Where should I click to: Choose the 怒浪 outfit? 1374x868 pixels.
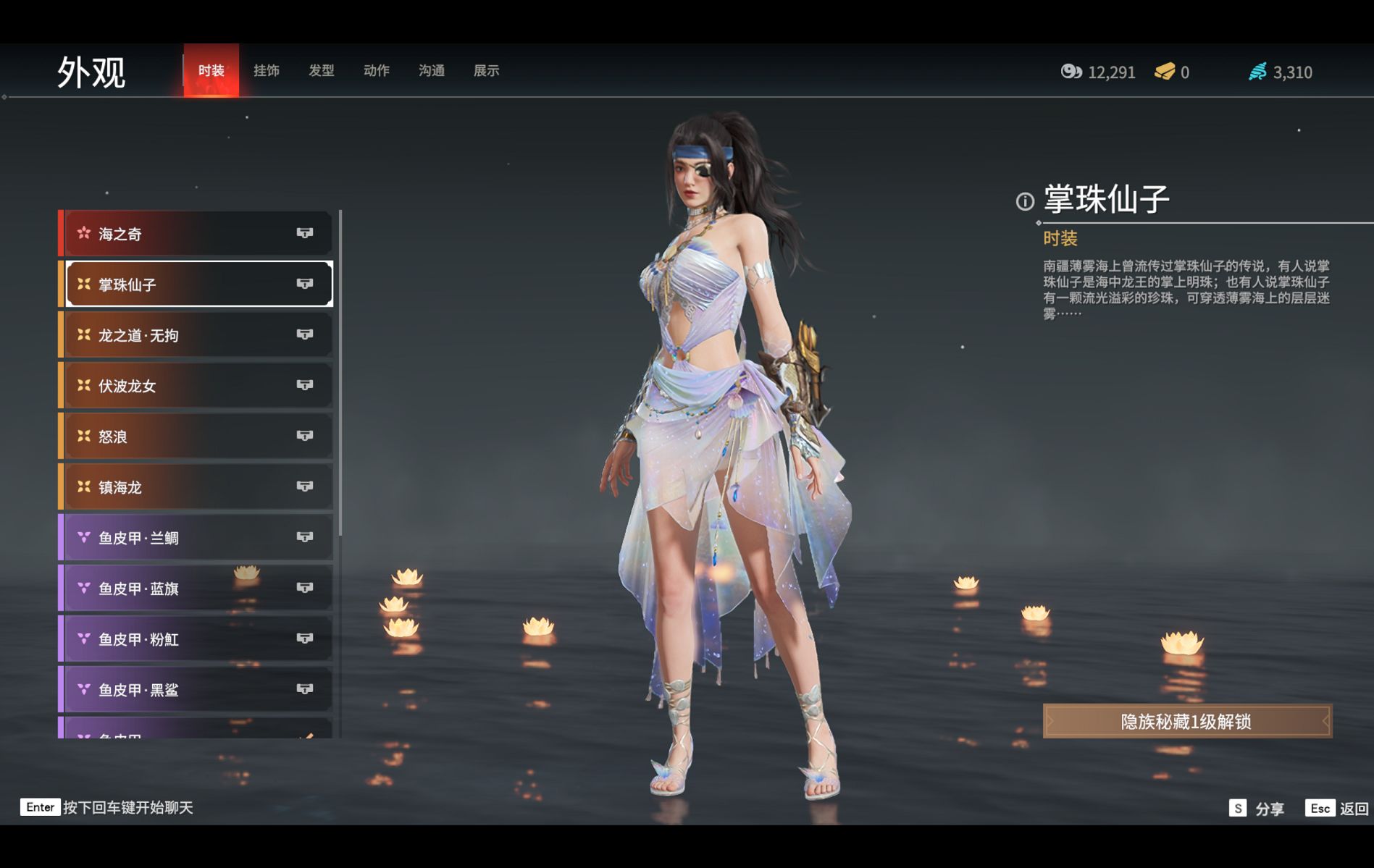click(197, 437)
